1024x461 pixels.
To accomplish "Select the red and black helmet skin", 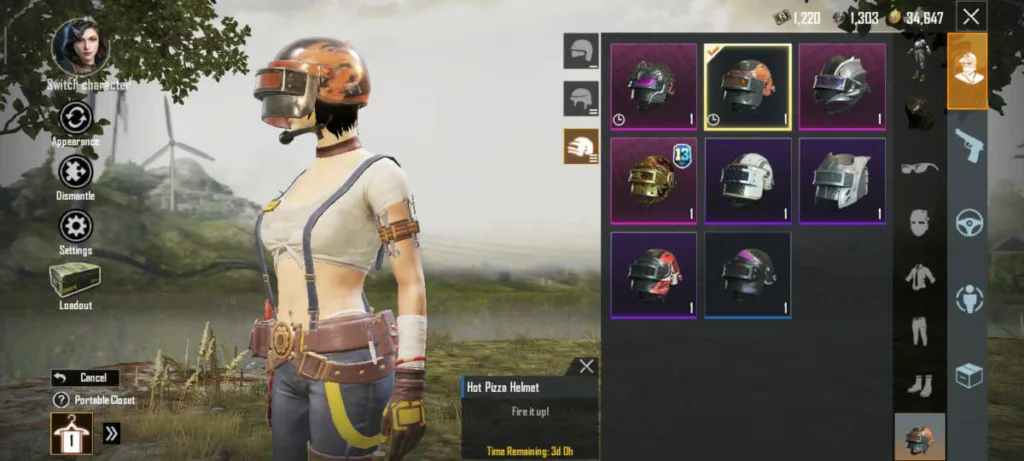I will pyautogui.click(x=653, y=275).
